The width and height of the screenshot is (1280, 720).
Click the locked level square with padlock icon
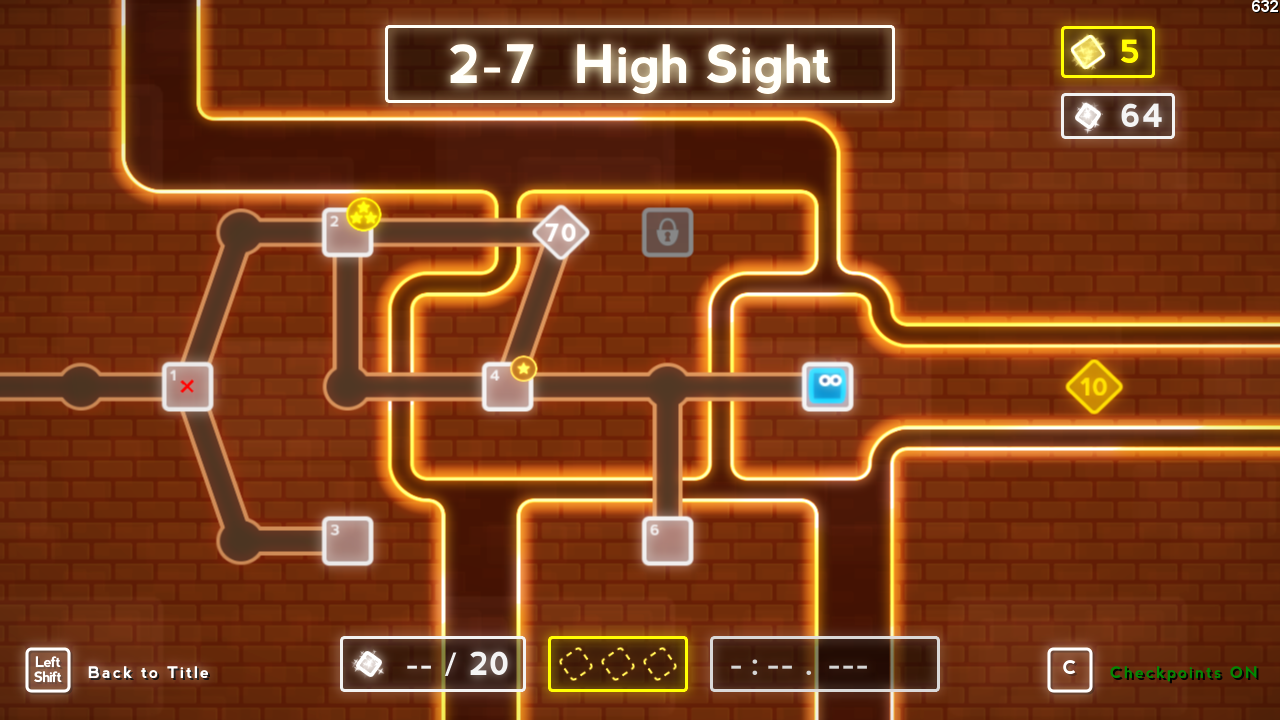tap(667, 231)
